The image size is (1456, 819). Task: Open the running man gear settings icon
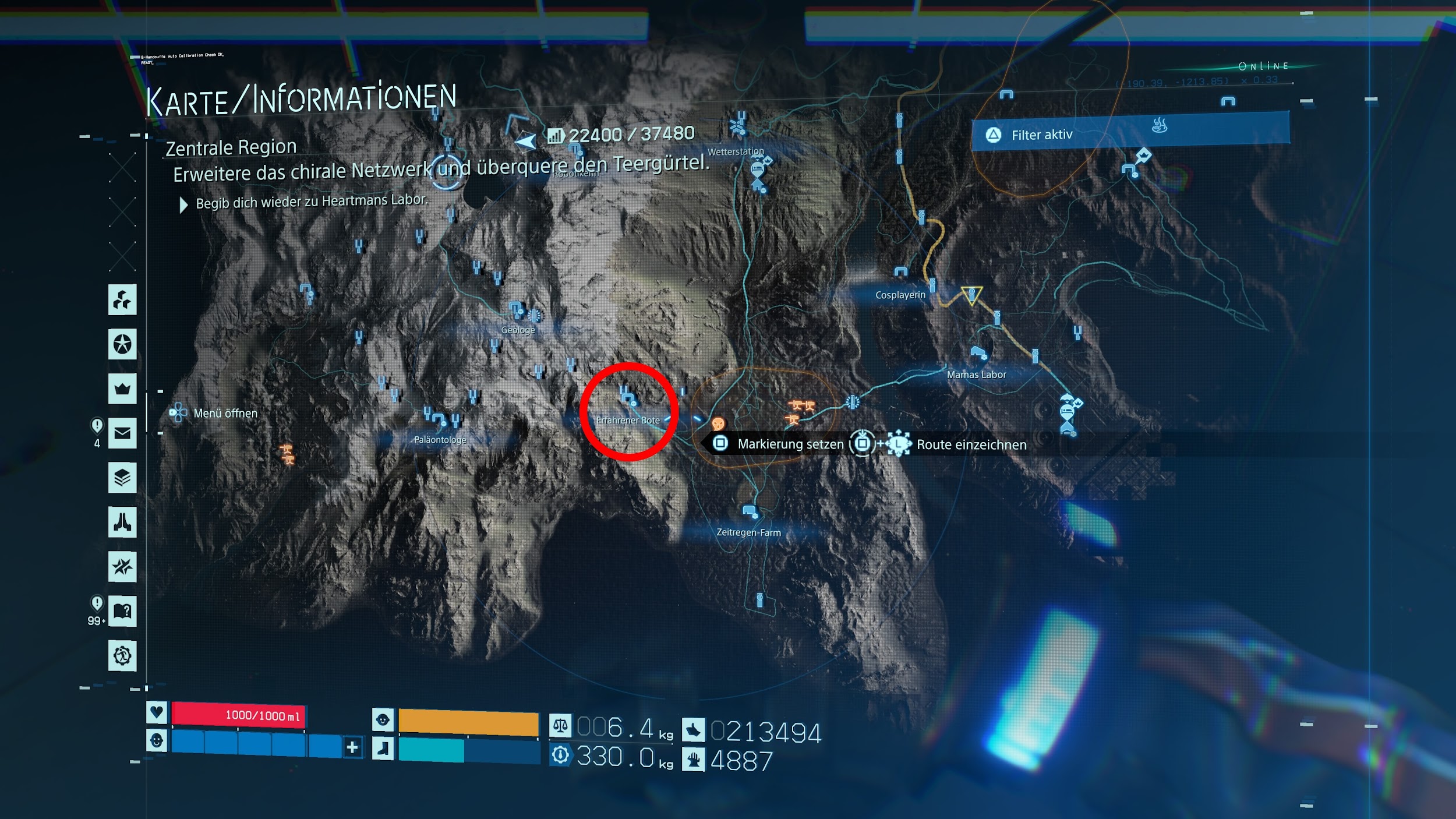122,656
